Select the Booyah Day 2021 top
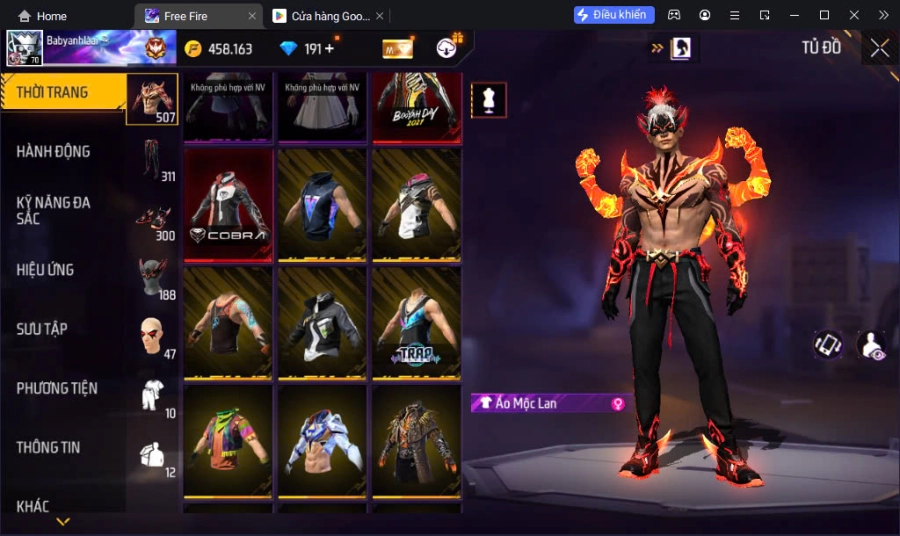This screenshot has height=536, width=900. pos(416,106)
